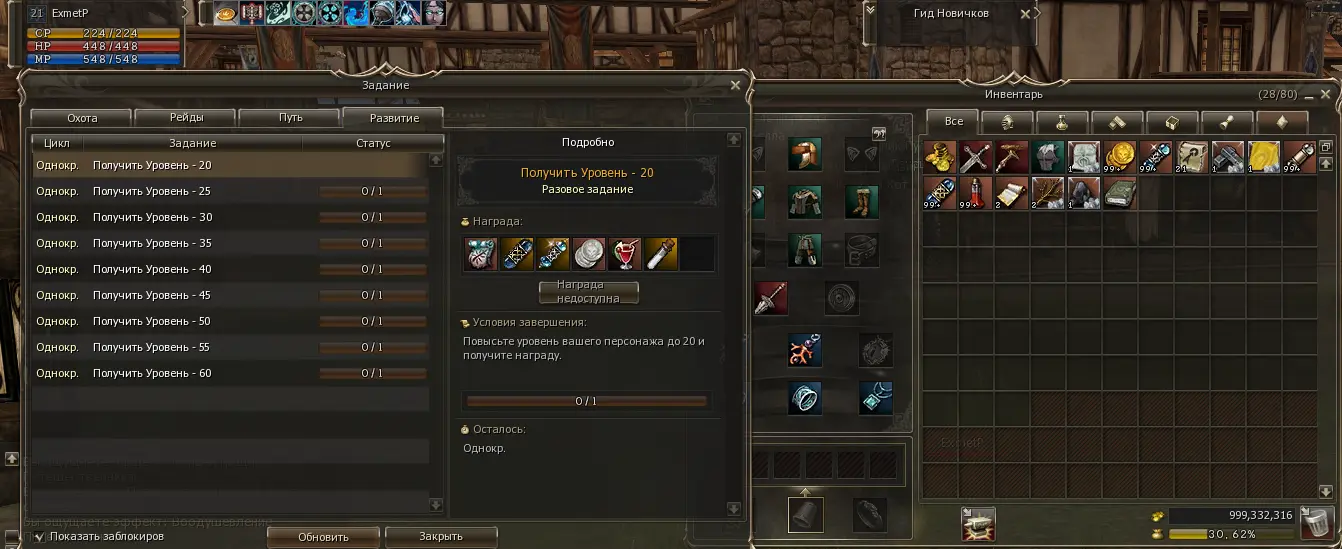Select the crossed swords item in inventory

(975, 157)
